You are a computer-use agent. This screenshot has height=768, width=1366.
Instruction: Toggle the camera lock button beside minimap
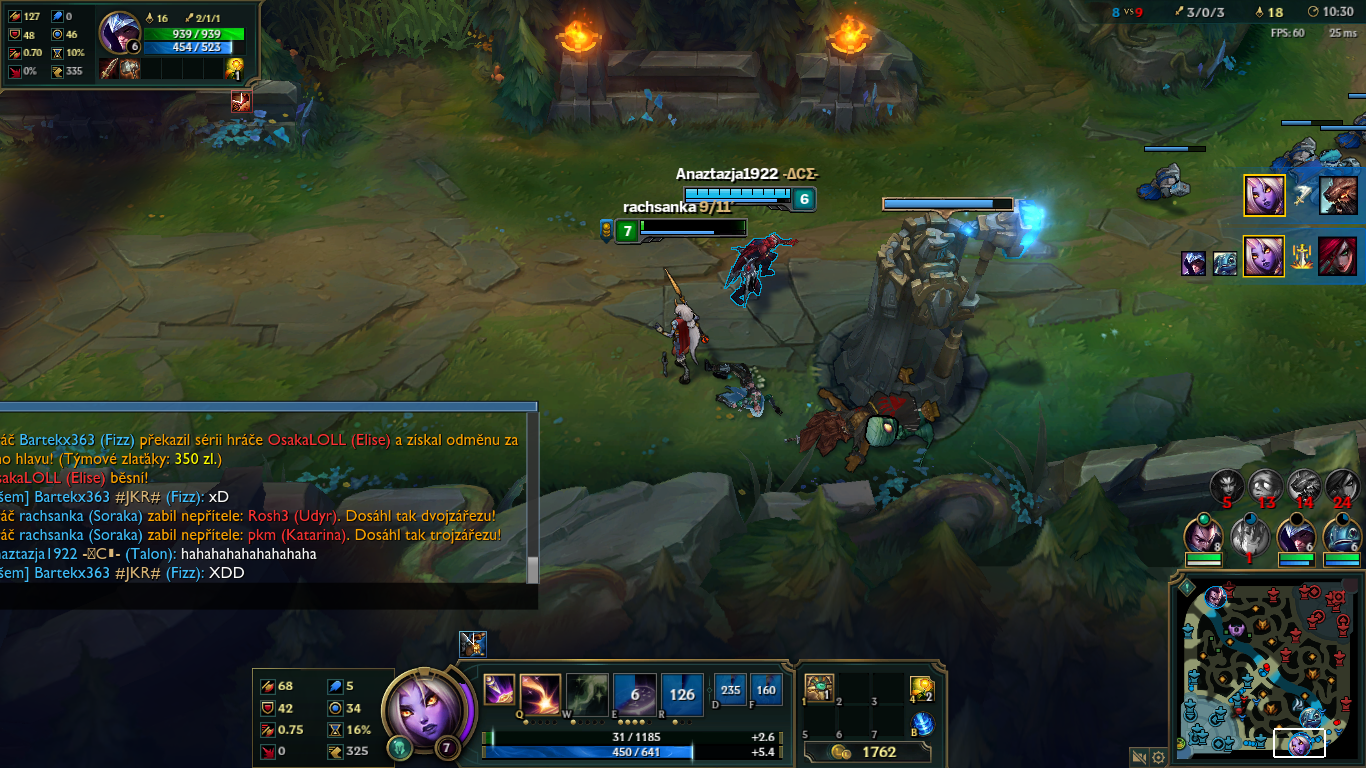tap(1139, 757)
